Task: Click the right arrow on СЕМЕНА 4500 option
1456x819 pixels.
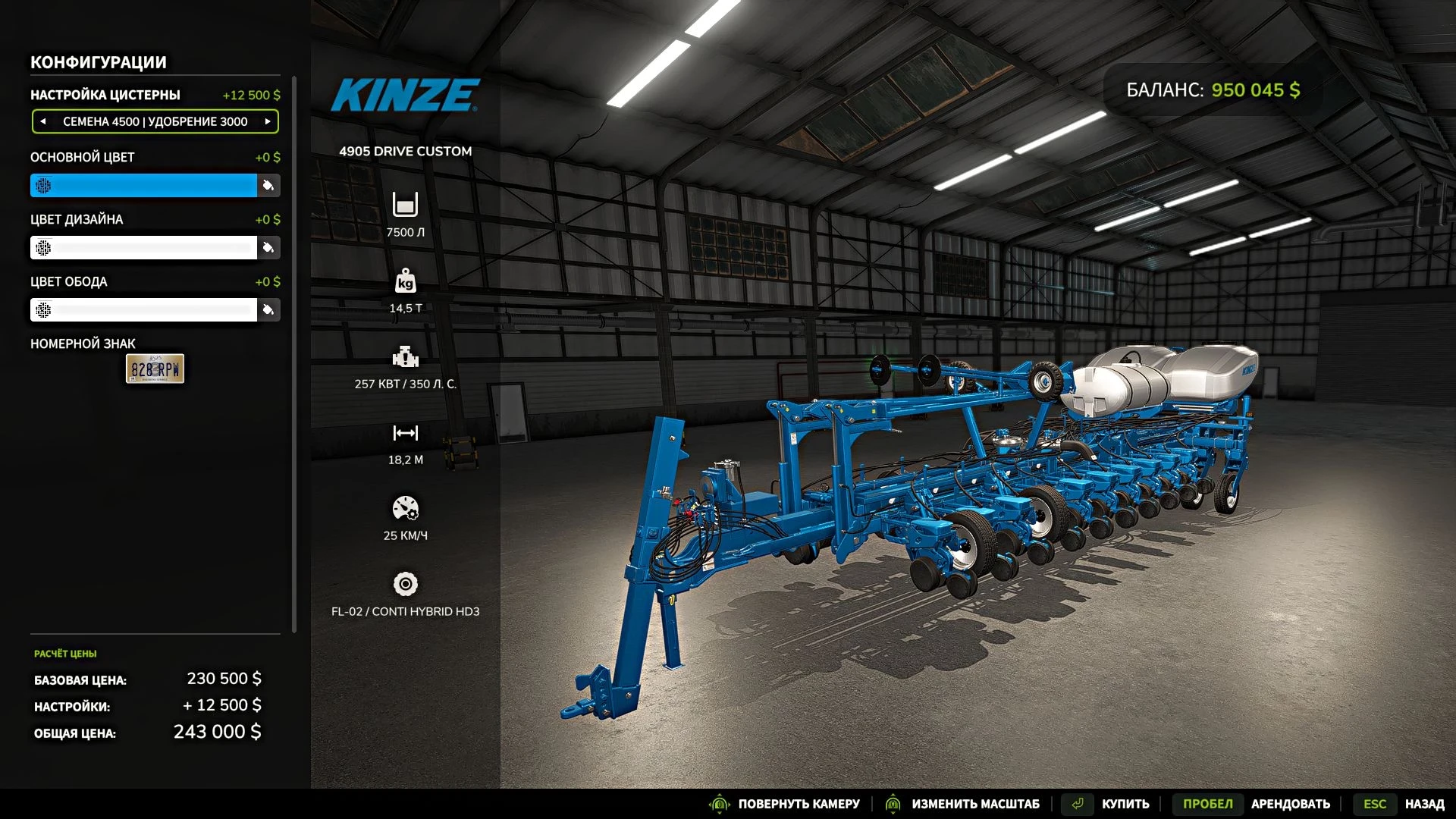Action: click(267, 121)
